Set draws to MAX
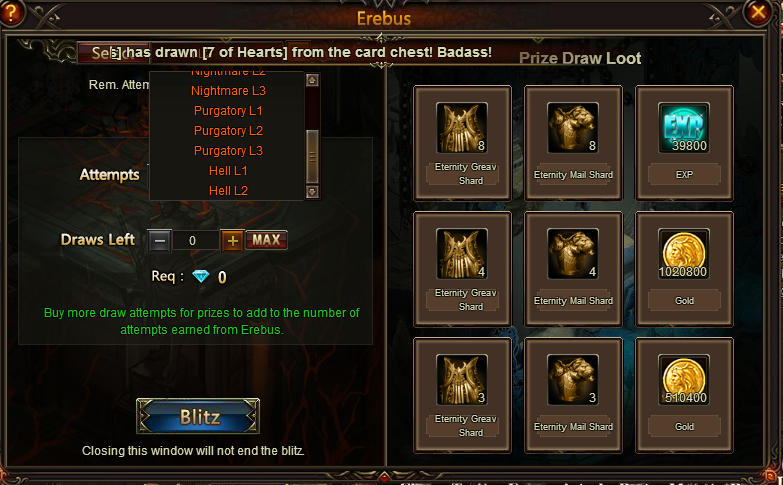 pyautogui.click(x=266, y=240)
